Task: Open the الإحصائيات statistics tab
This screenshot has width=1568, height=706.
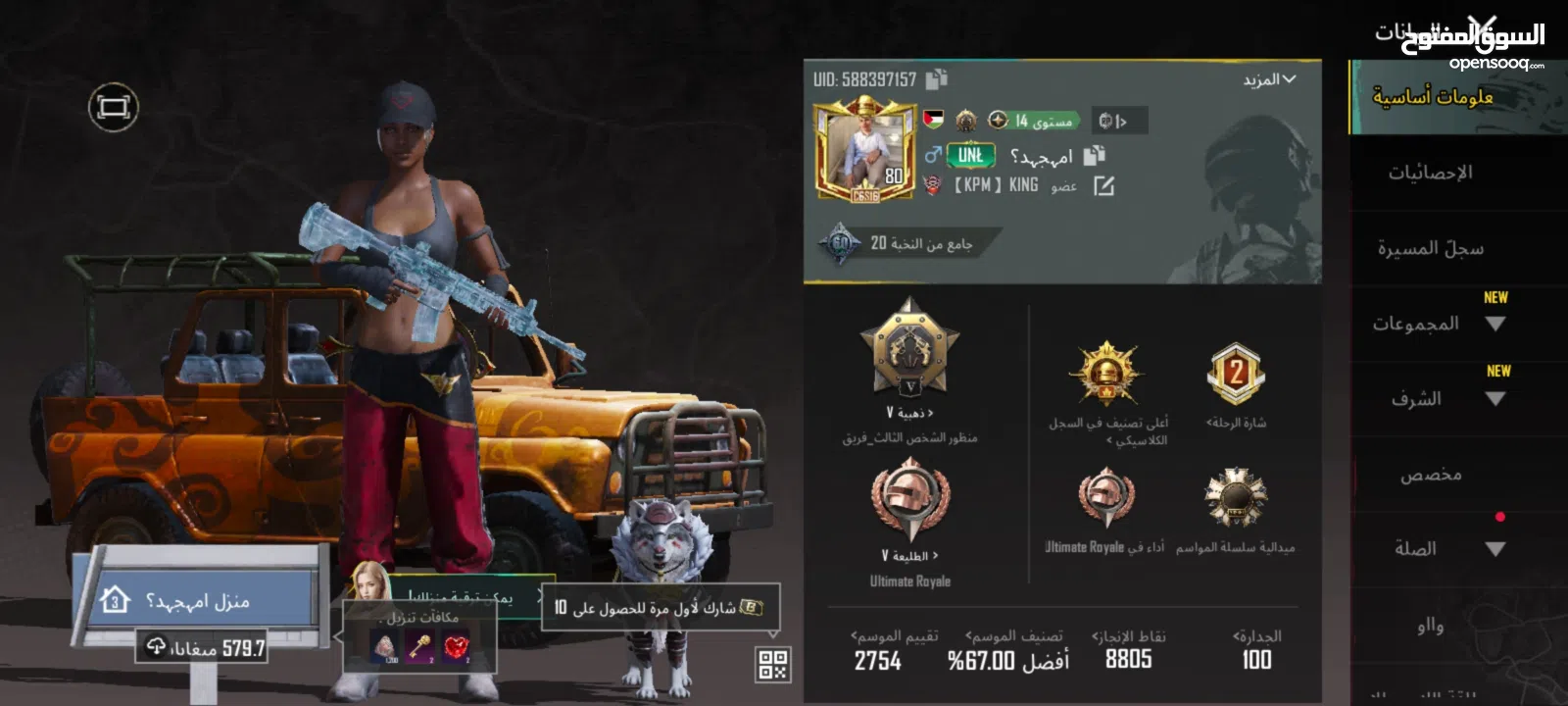Action: (1431, 173)
